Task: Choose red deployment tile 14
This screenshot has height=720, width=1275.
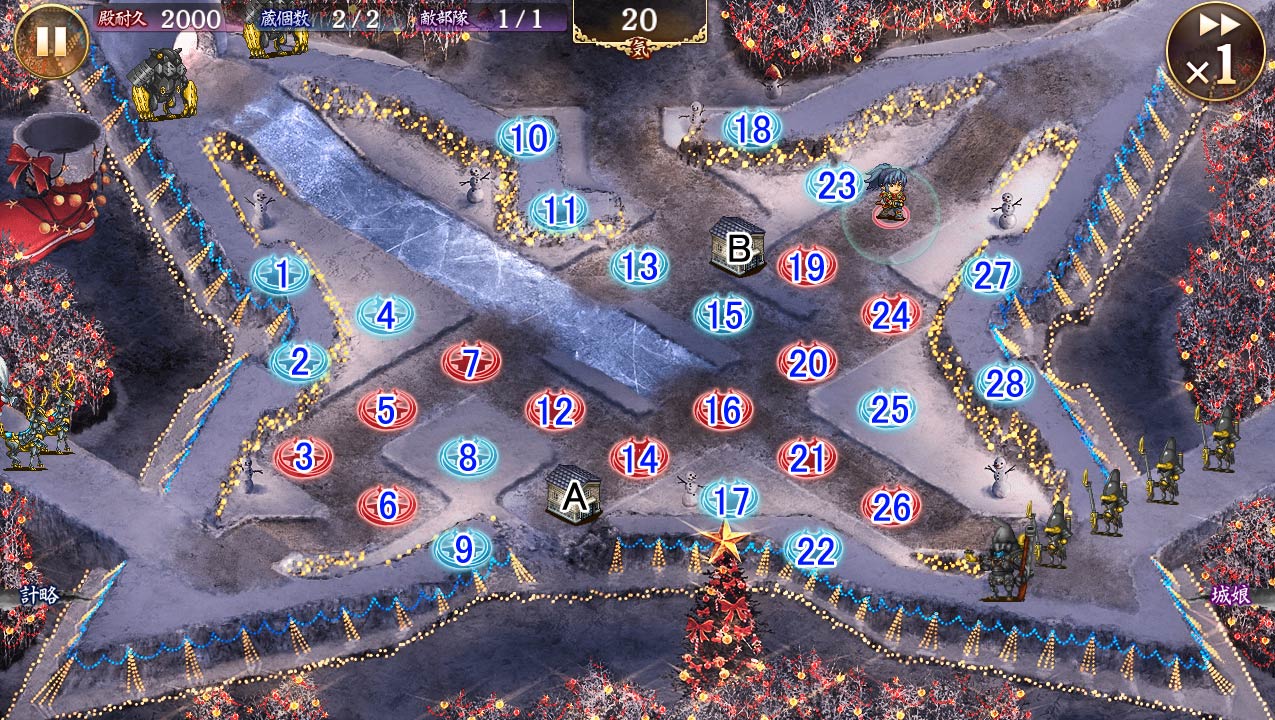Action: point(639,459)
